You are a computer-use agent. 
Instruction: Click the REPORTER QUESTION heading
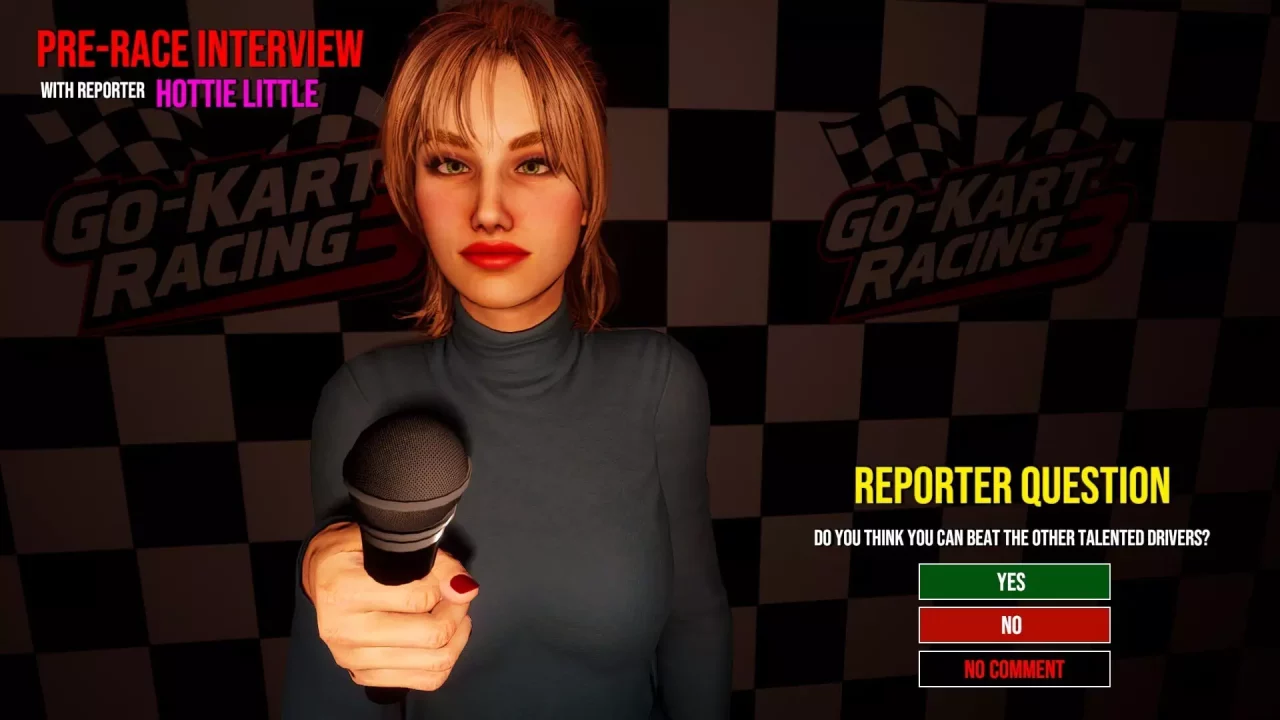[1013, 486]
